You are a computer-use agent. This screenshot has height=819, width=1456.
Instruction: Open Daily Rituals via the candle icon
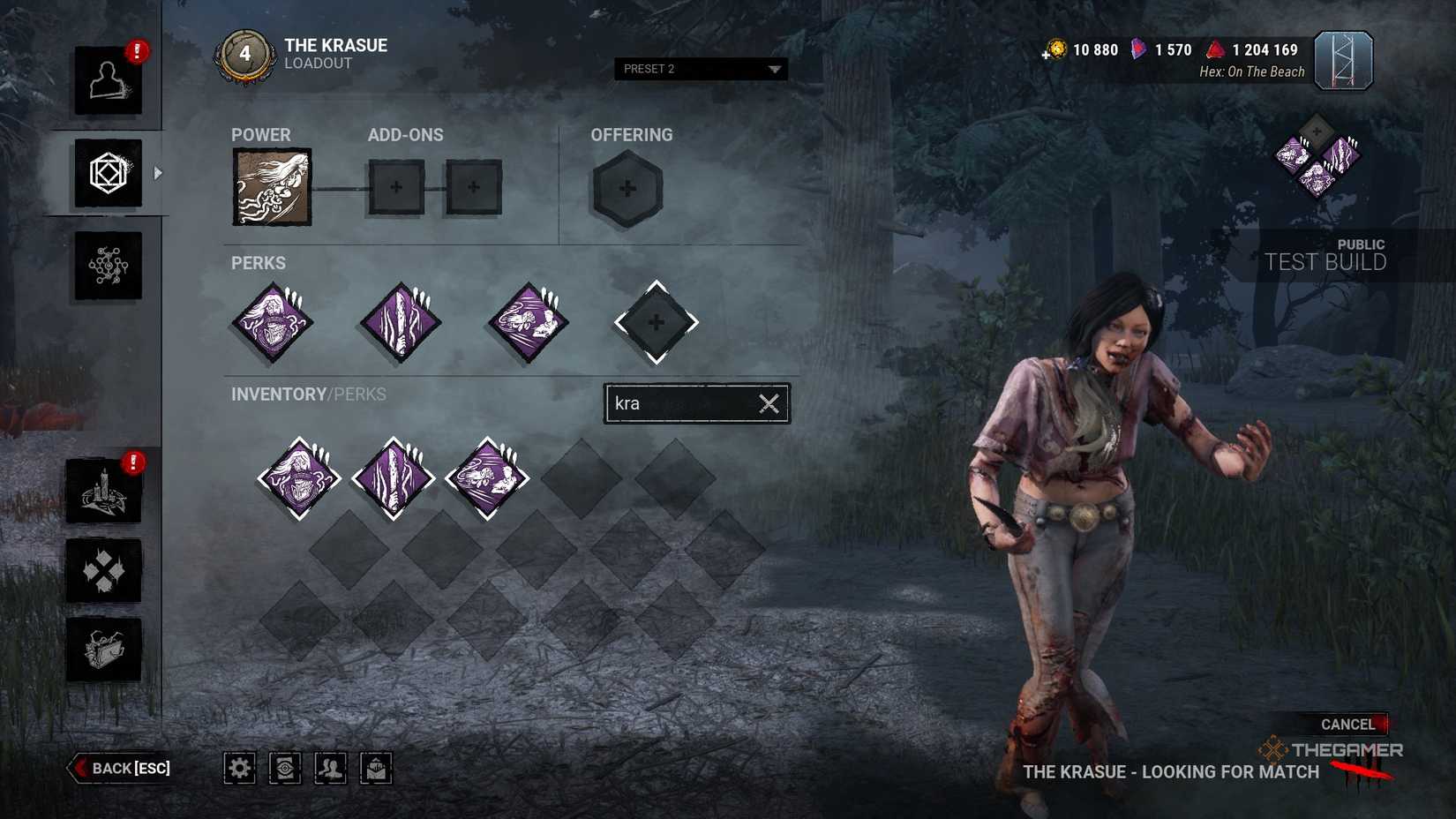click(x=103, y=490)
